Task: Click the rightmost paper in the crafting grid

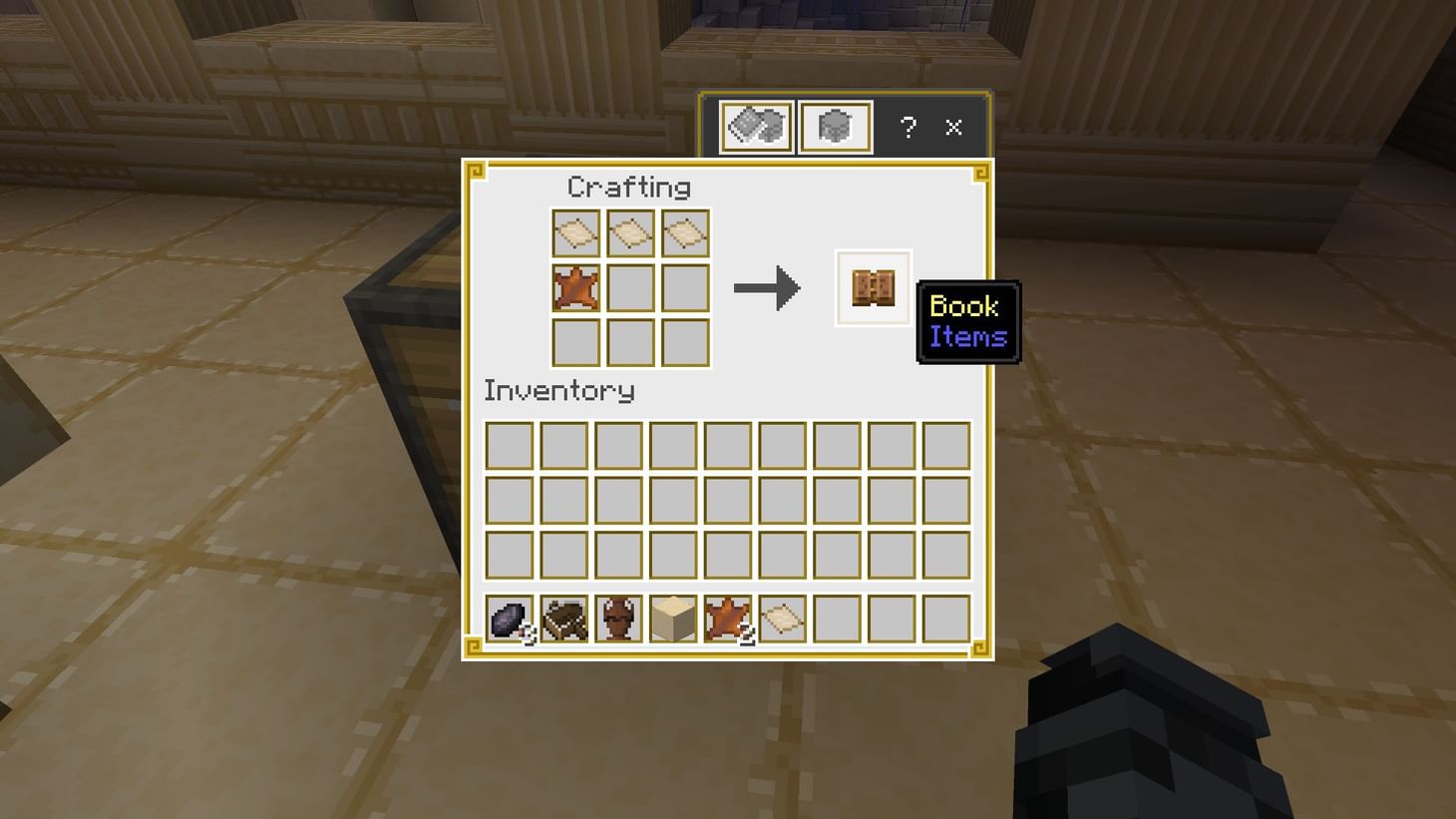Action: tap(685, 232)
